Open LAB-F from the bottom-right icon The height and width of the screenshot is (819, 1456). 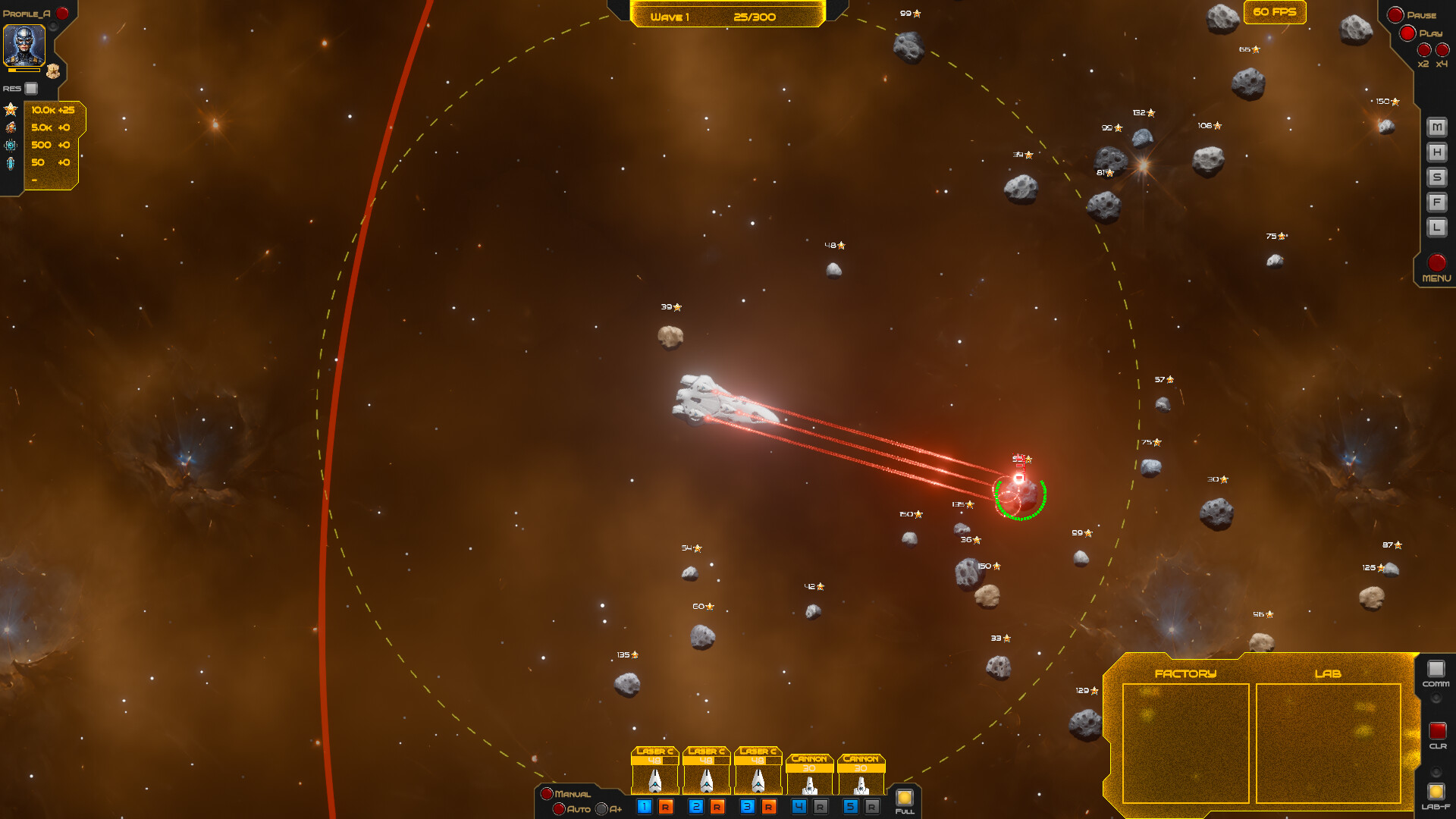pyautogui.click(x=1436, y=789)
